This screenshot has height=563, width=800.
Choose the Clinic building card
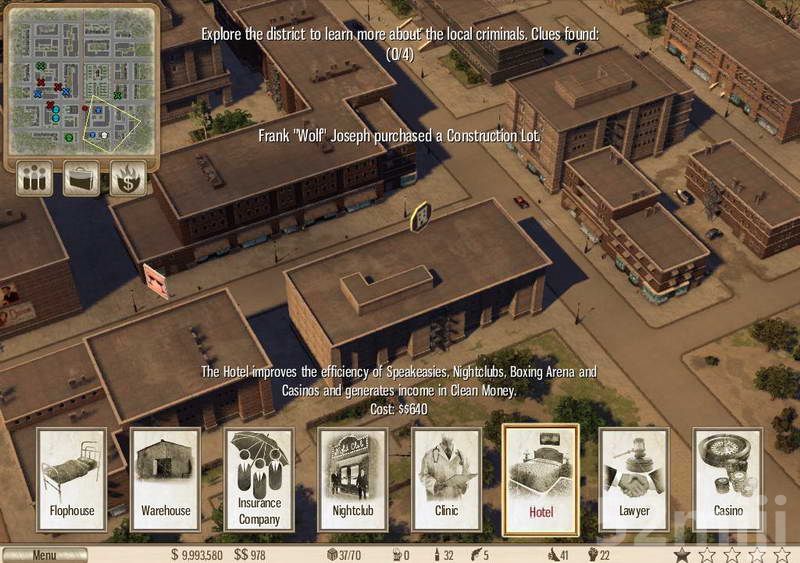pyautogui.click(x=447, y=479)
